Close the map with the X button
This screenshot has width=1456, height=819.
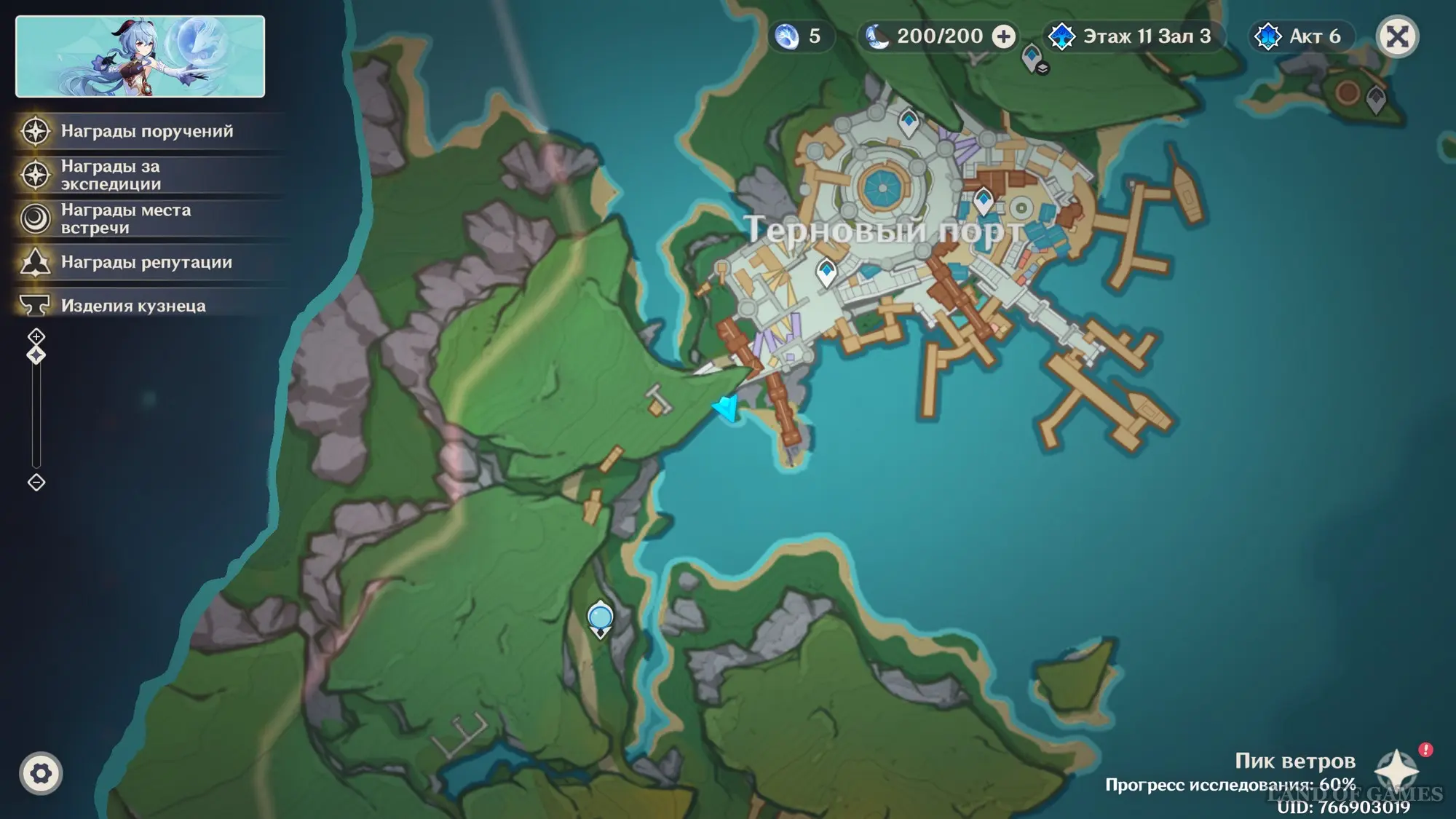[1397, 36]
